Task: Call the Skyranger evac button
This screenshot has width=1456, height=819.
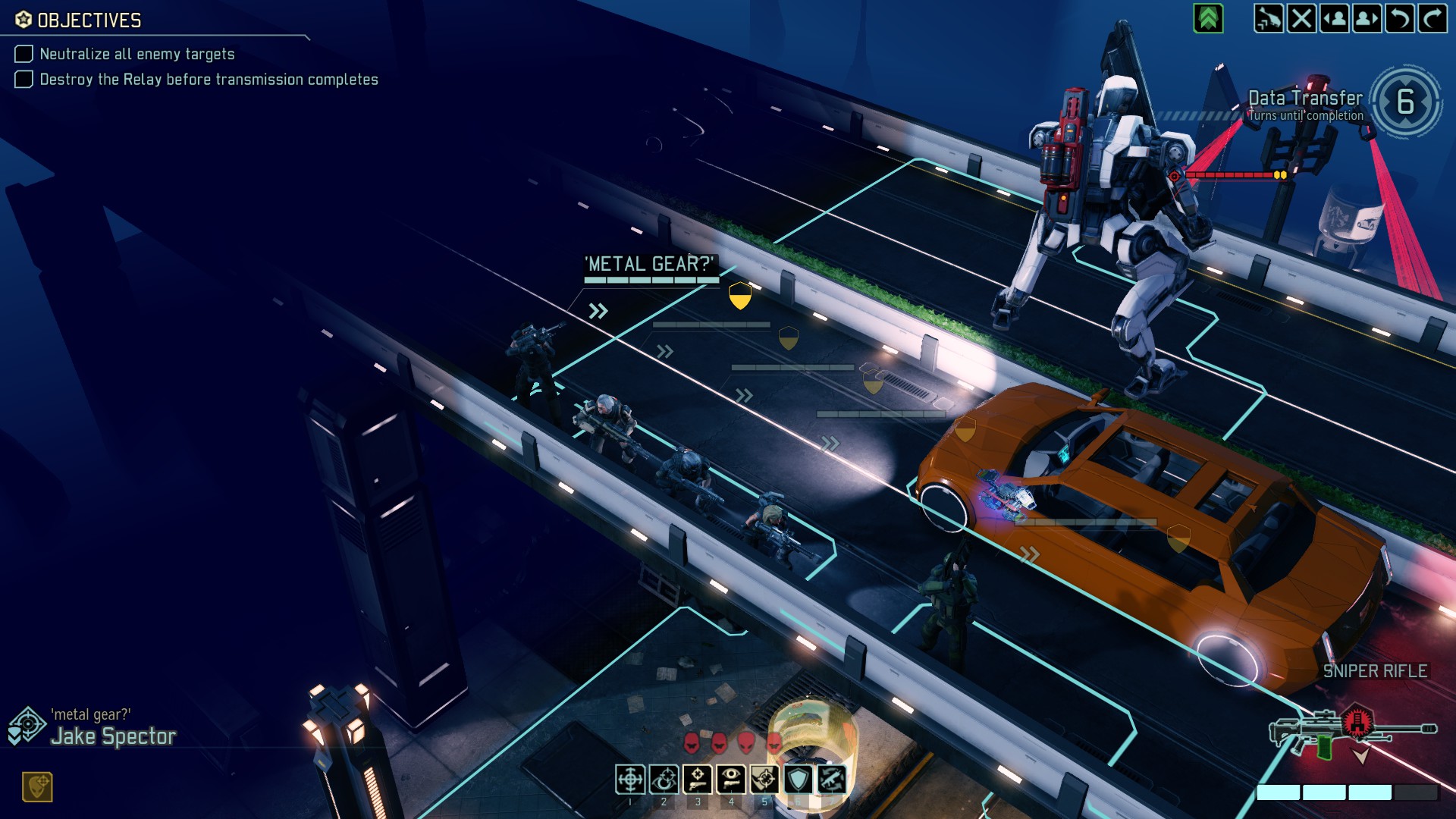Action: point(1268,18)
